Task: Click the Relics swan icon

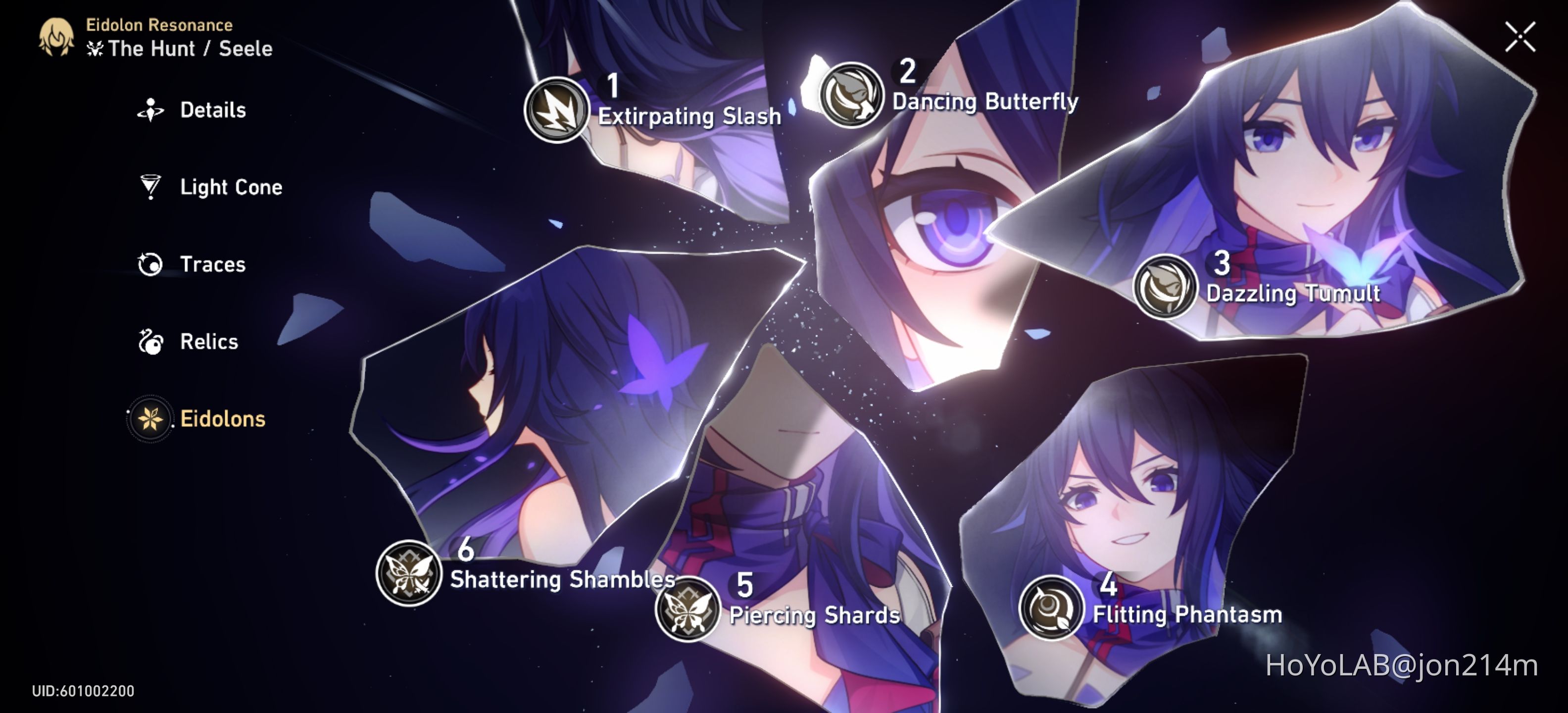Action: (x=152, y=341)
